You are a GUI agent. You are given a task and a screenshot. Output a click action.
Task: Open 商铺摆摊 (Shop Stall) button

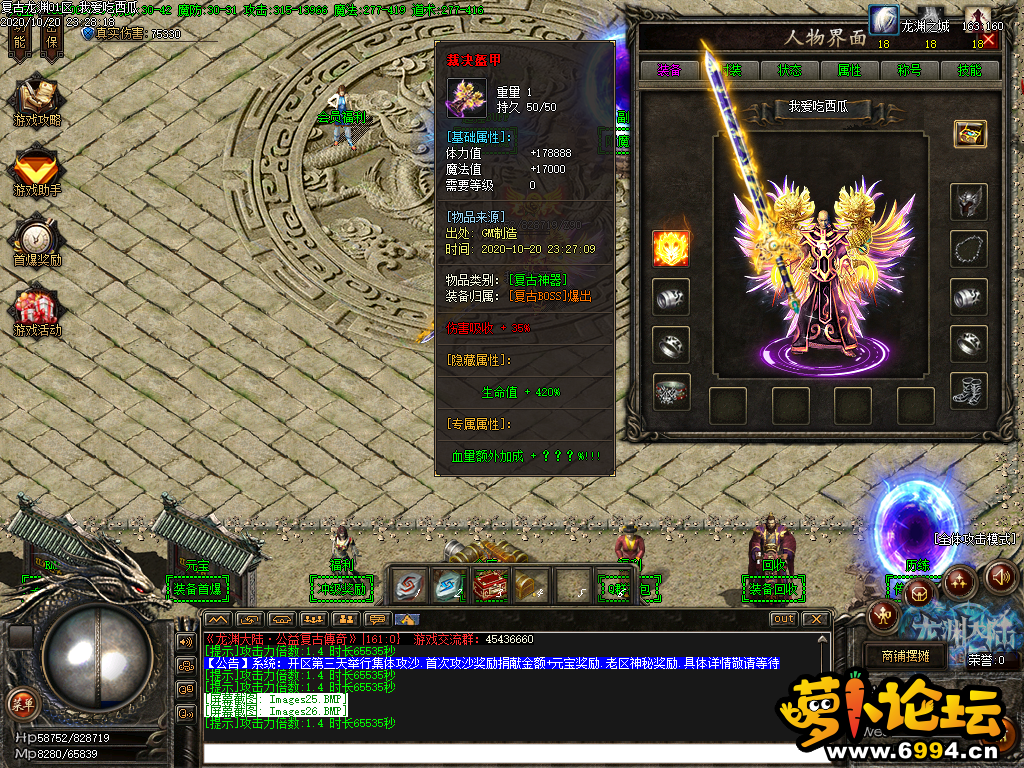point(905,657)
